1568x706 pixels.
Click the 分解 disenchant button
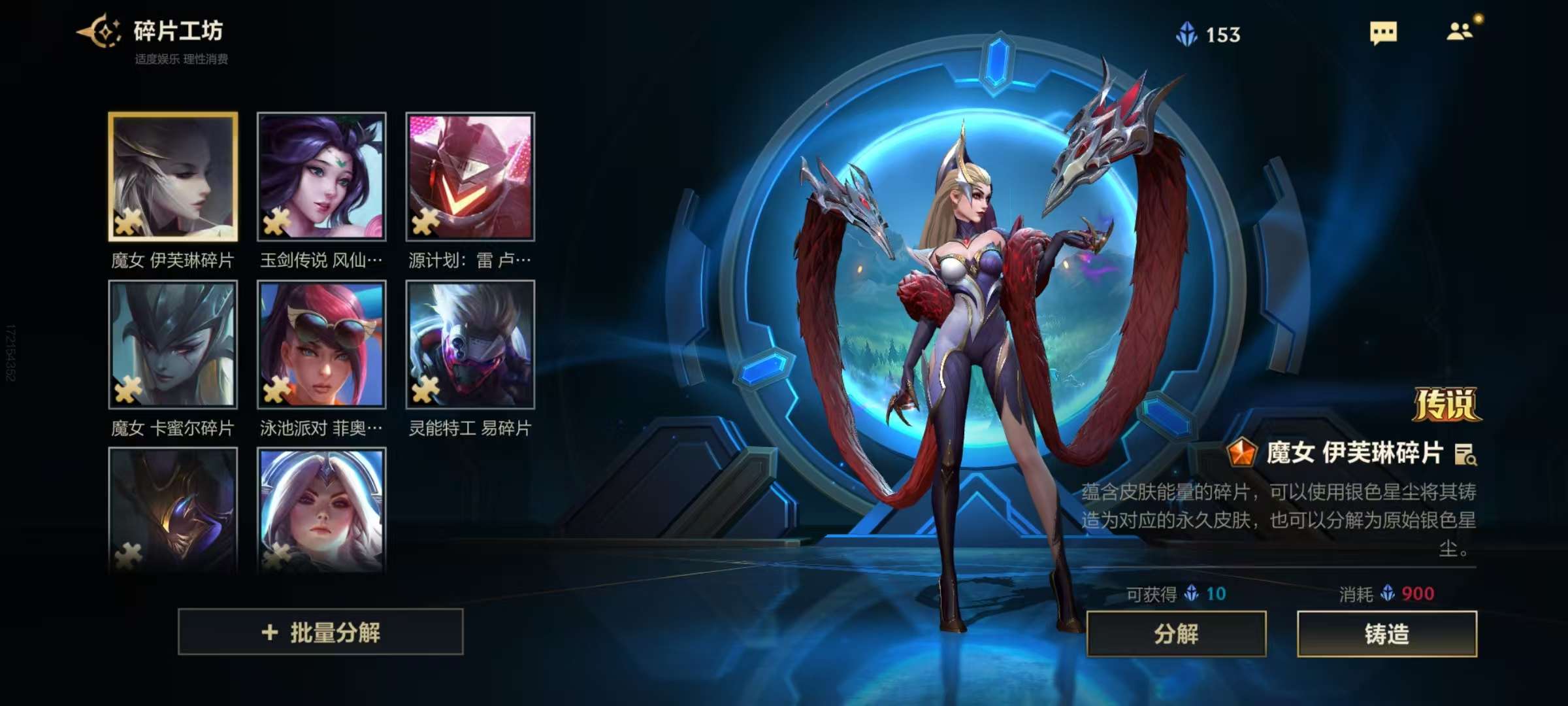[1176, 633]
